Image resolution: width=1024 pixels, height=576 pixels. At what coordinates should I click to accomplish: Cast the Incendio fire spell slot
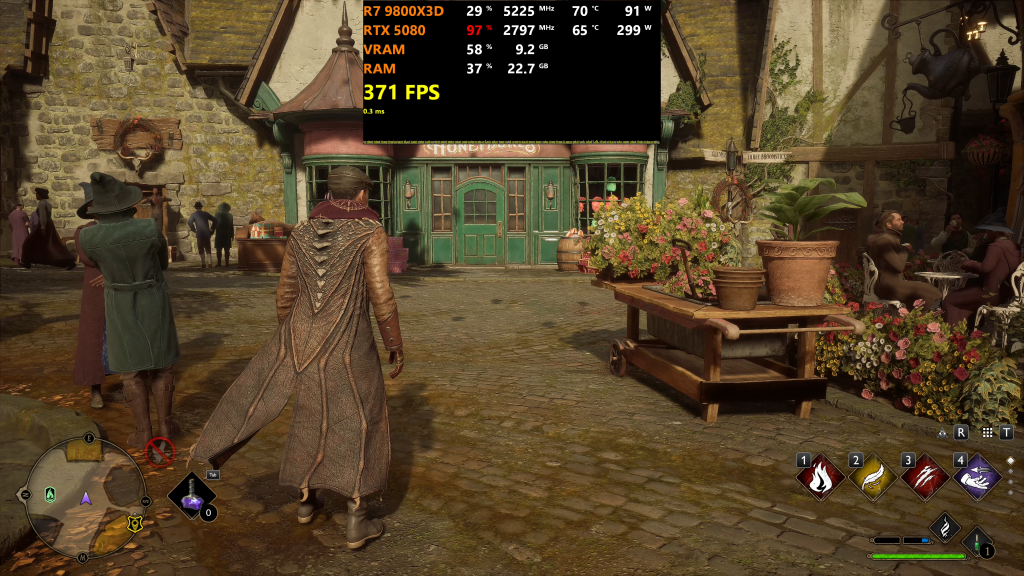820,476
